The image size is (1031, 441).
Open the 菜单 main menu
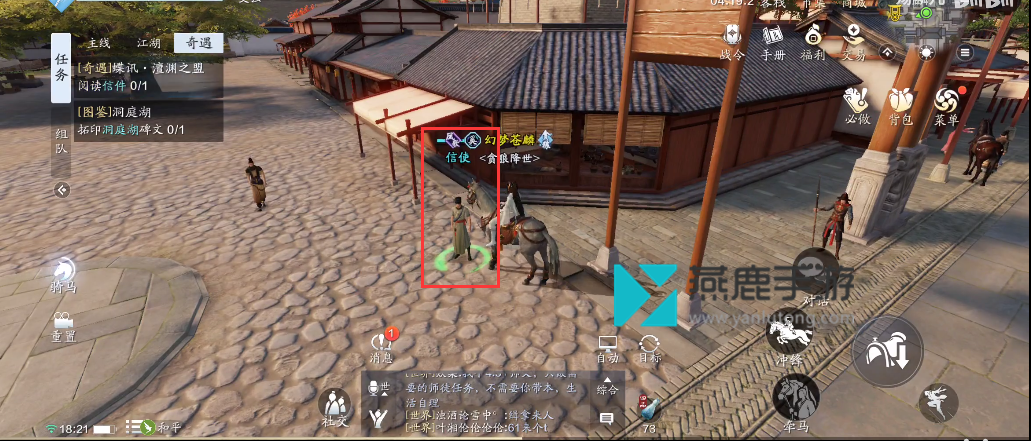(946, 105)
